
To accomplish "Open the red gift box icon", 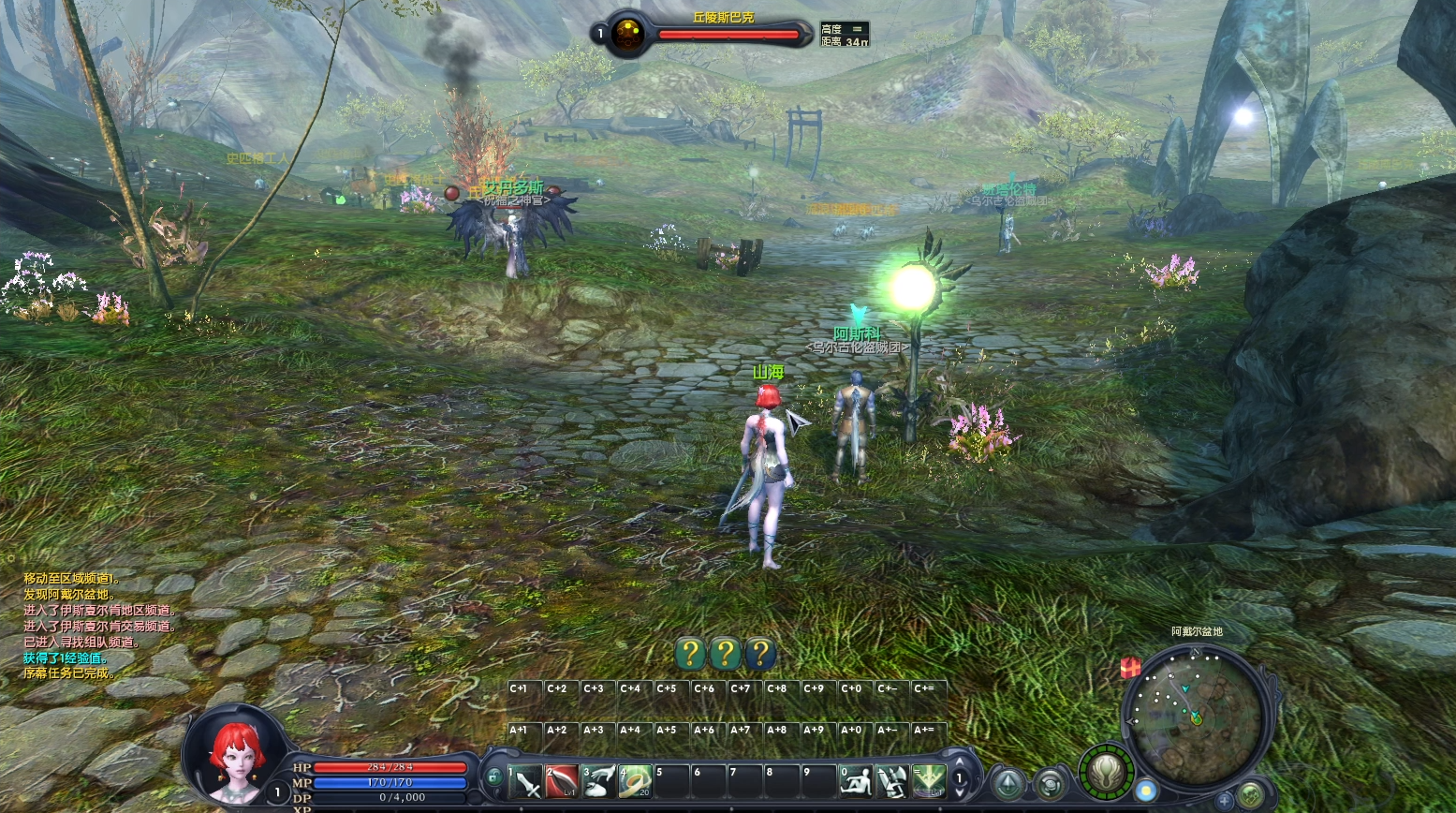I will click(1131, 667).
